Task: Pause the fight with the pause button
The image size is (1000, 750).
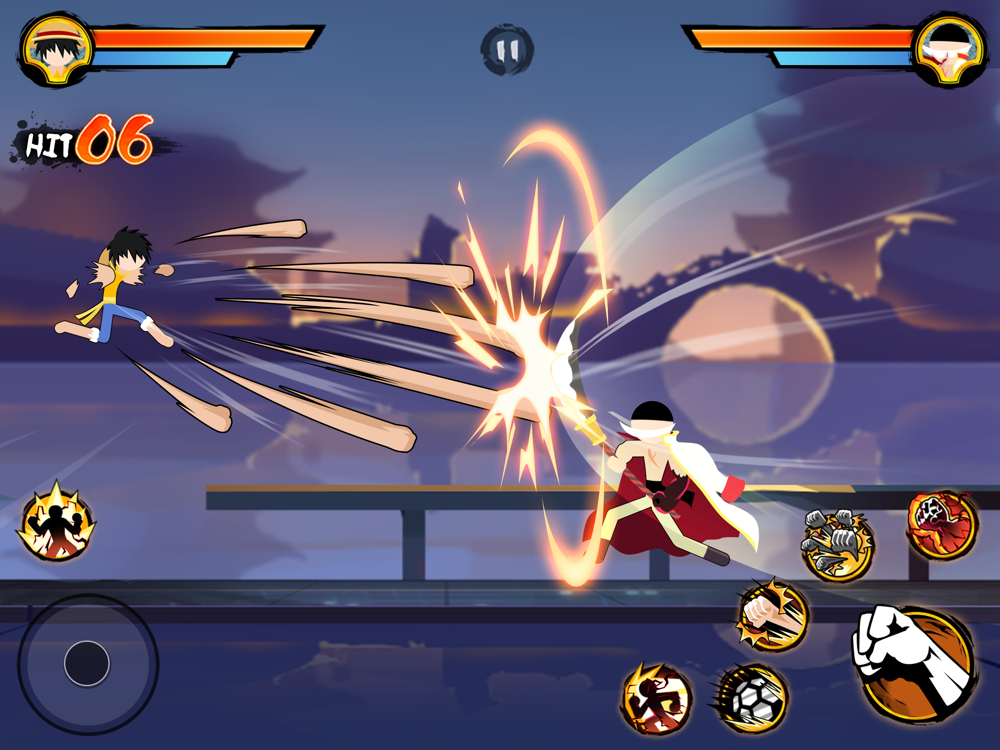Action: tap(507, 49)
